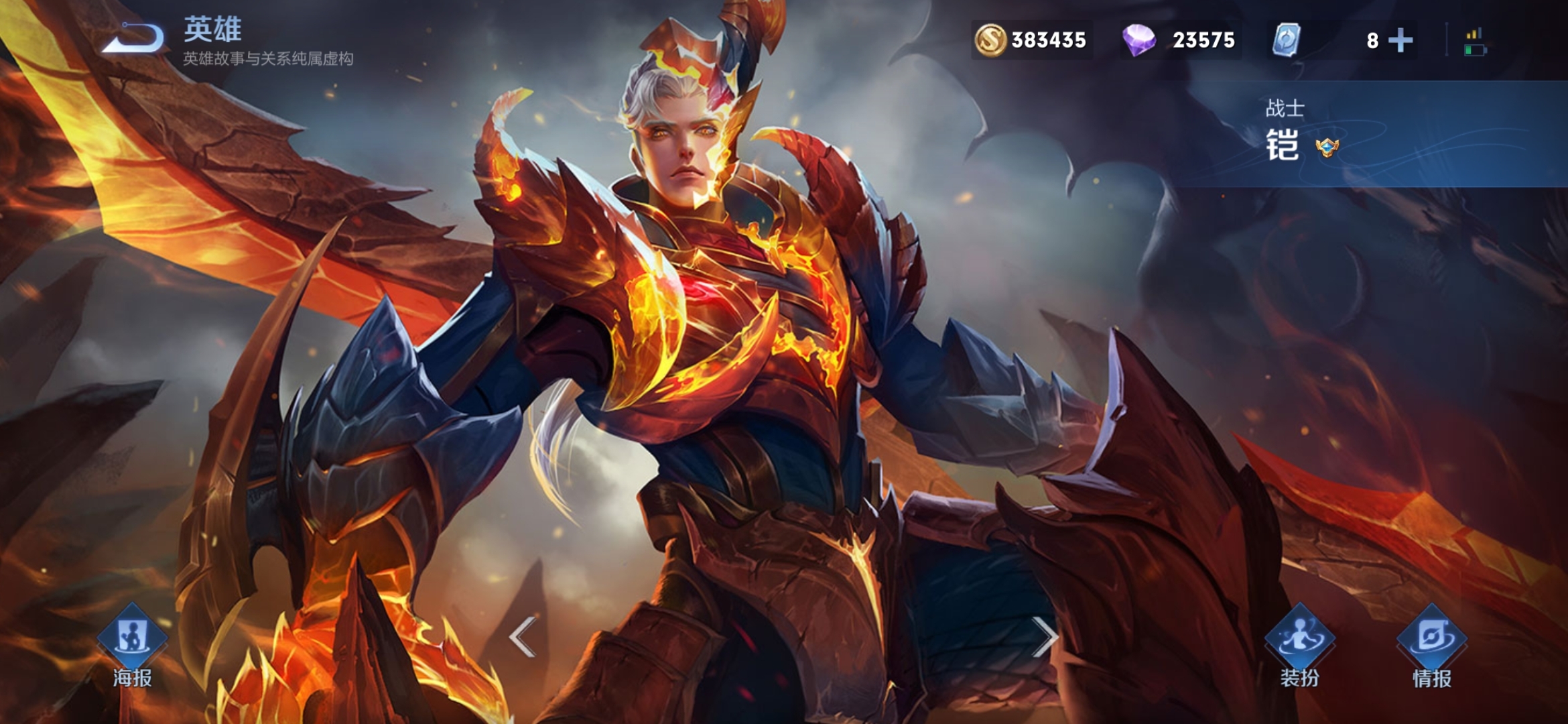This screenshot has width=1568, height=724.
Task: Show the previous hero with left arrow
Action: (x=522, y=636)
